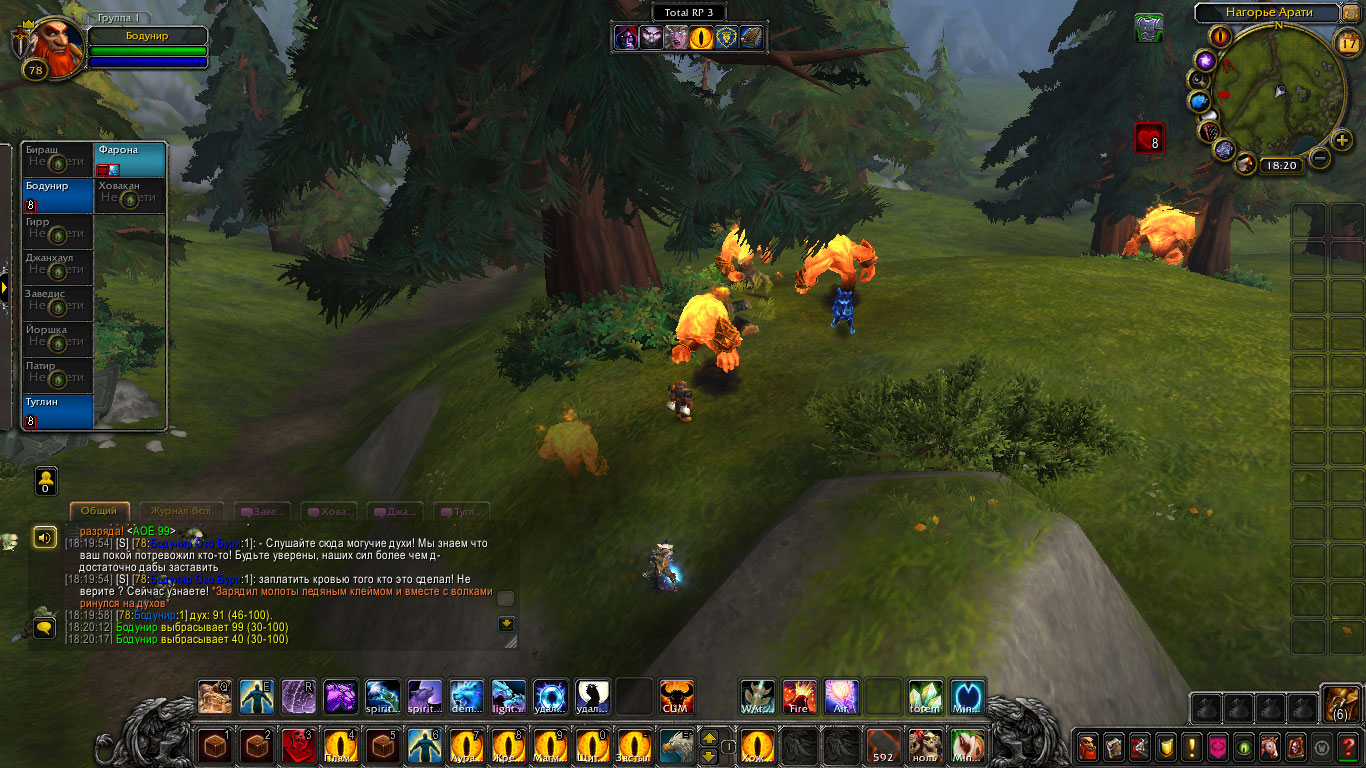
Task: Open the social friends button
Action: point(45,480)
